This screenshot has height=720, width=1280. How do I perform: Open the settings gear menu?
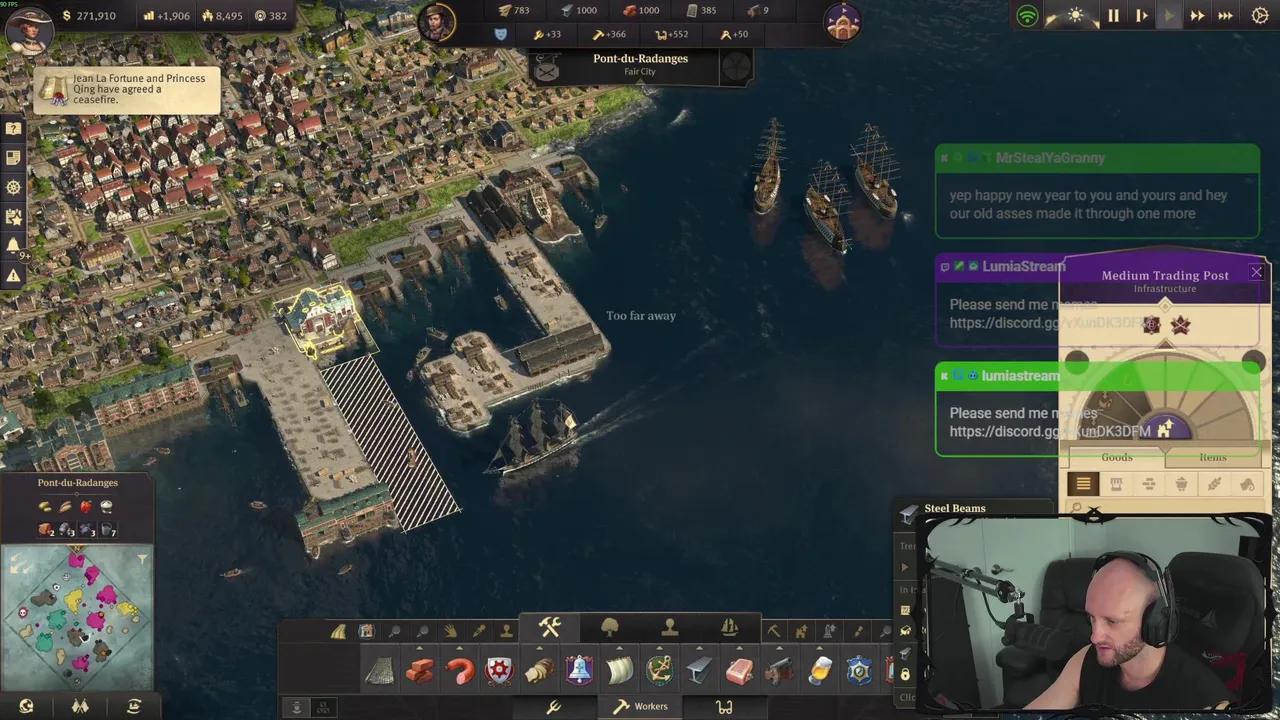1260,16
